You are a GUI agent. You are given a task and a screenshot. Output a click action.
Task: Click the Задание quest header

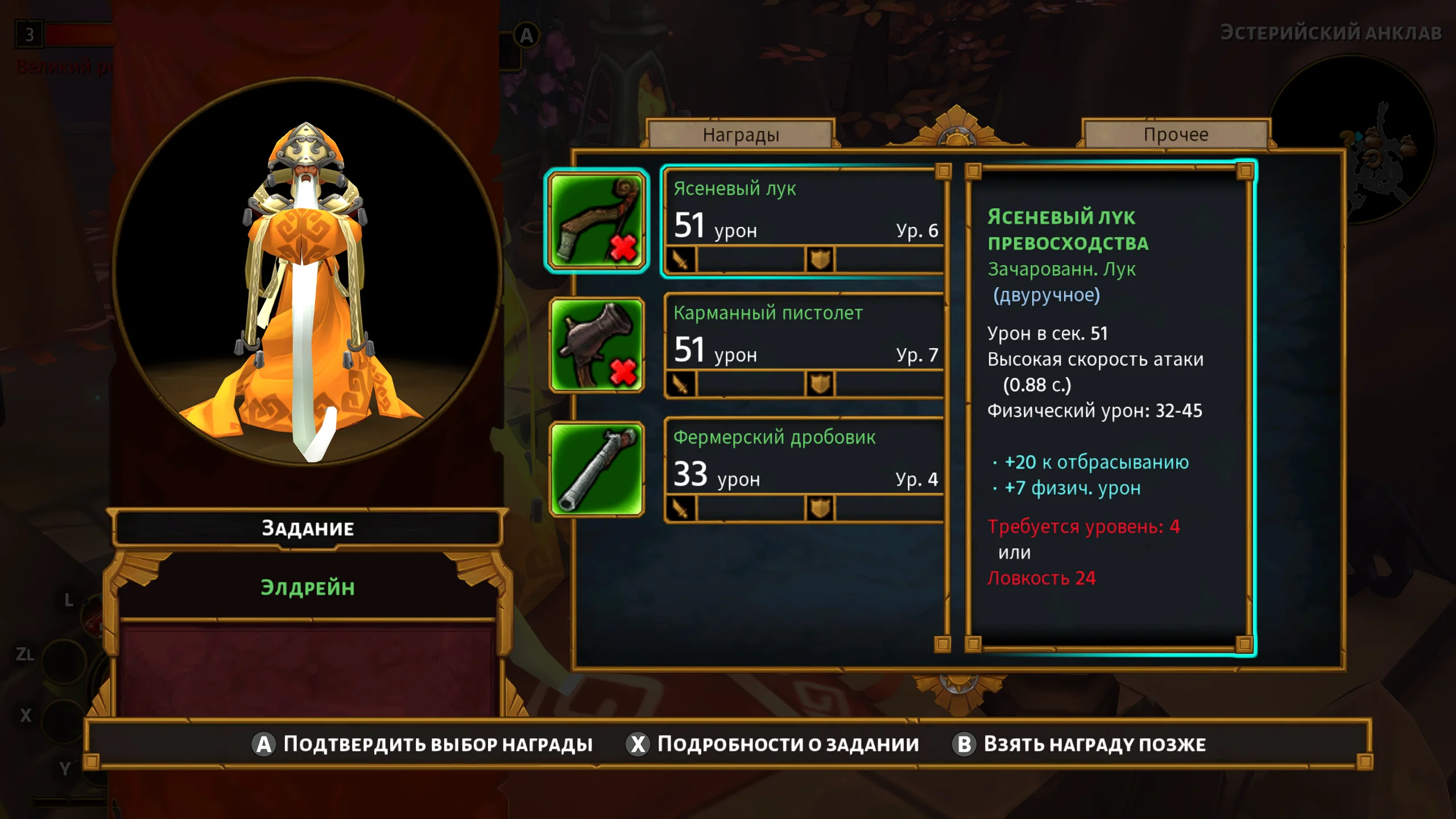click(308, 528)
